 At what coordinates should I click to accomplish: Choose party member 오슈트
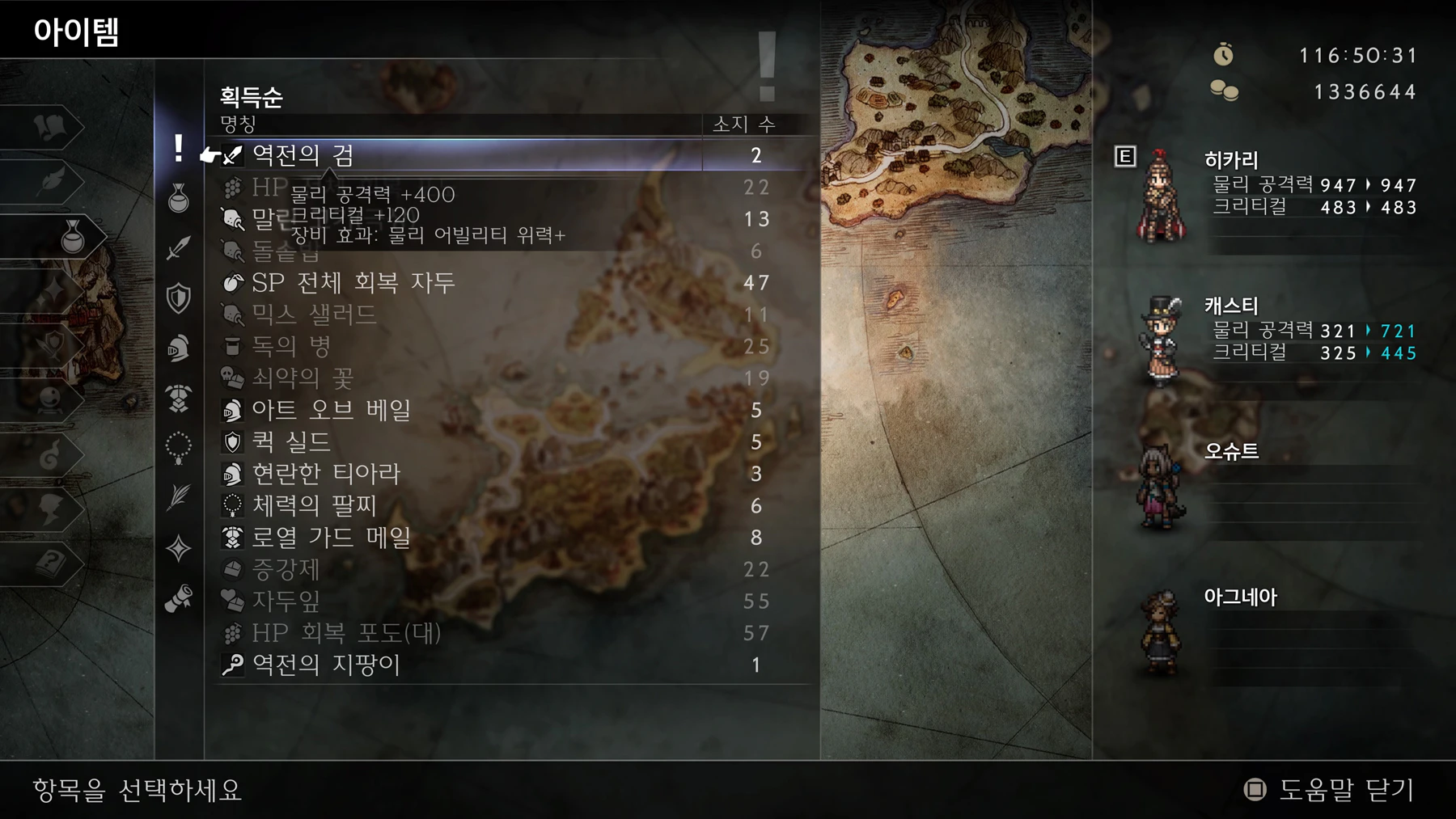[1262, 485]
